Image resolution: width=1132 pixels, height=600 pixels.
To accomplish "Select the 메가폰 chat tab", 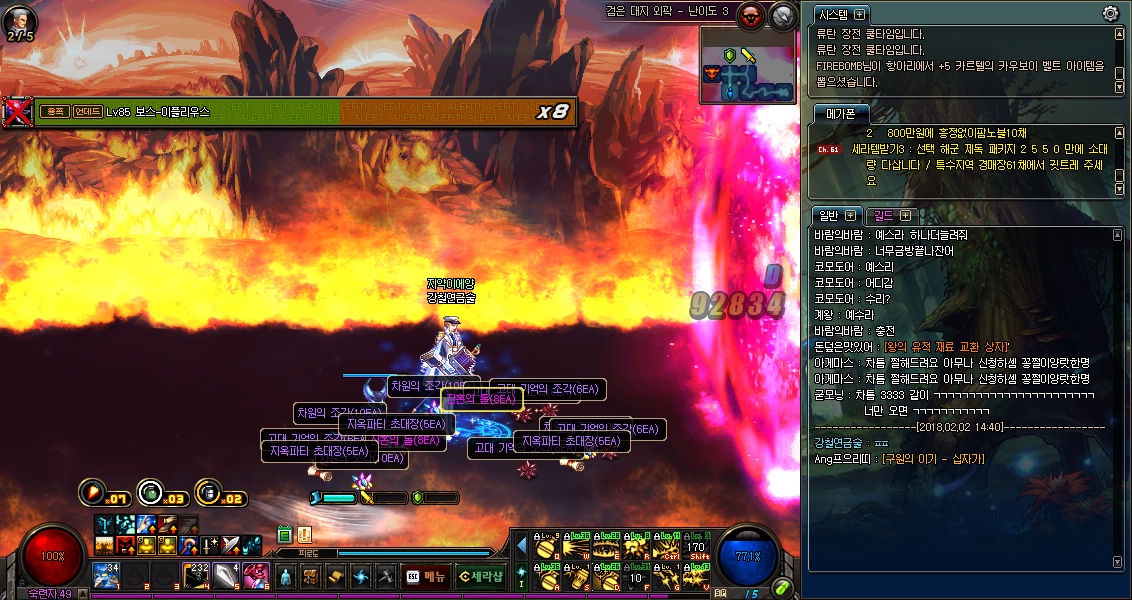I will click(836, 113).
